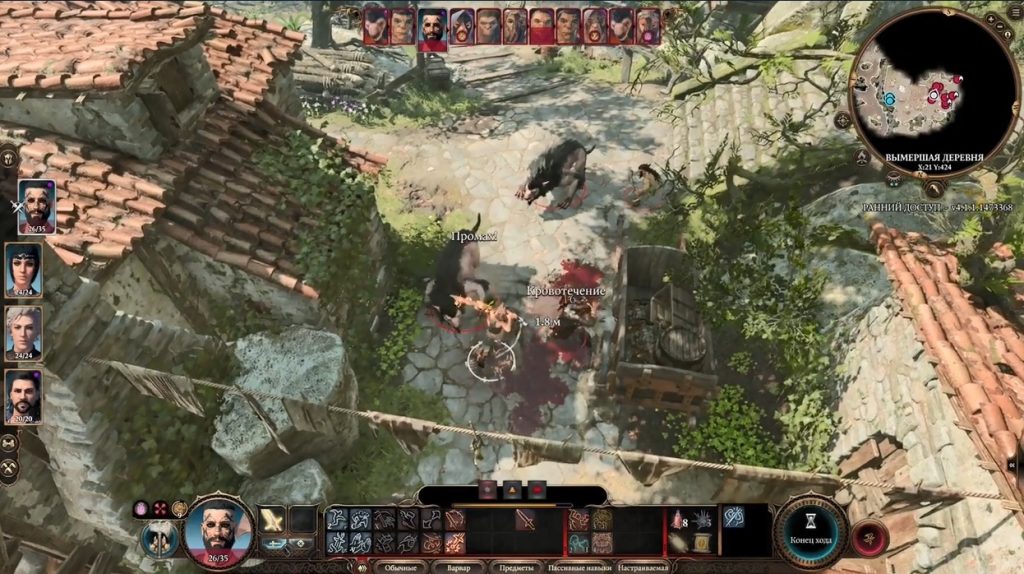
Task: Click the End Turn button (Конец хода)
Action: point(811,531)
